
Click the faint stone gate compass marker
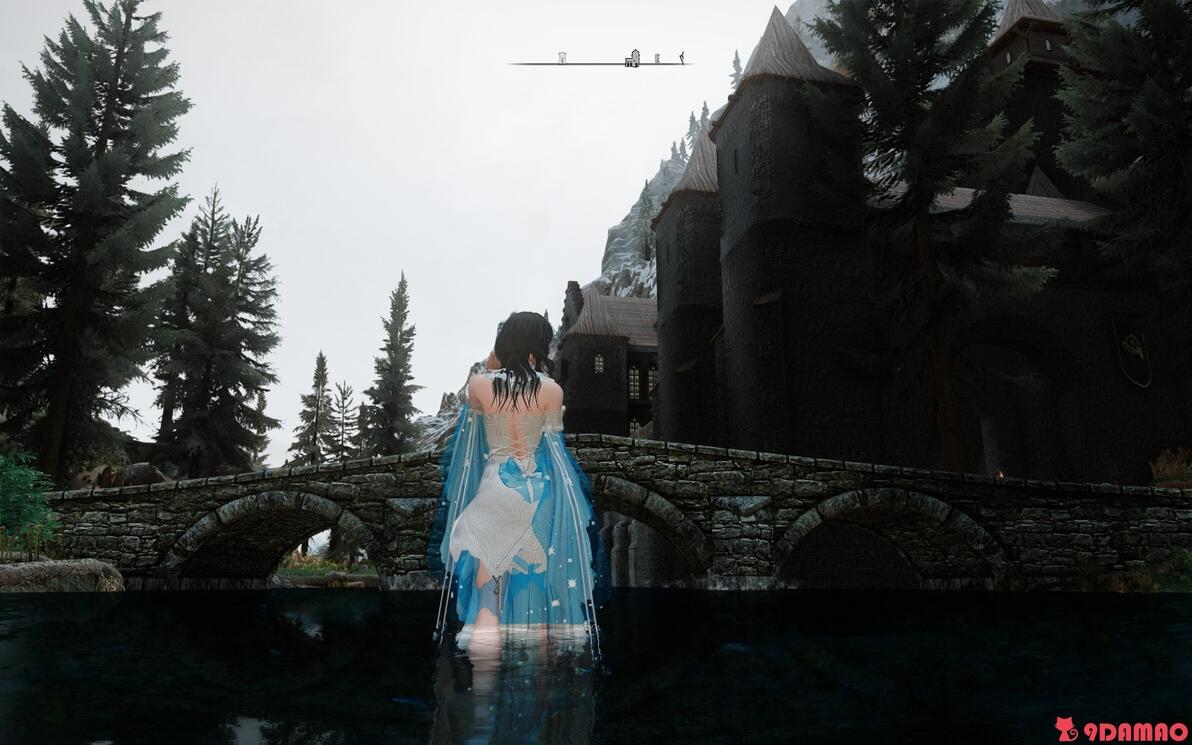point(562,58)
